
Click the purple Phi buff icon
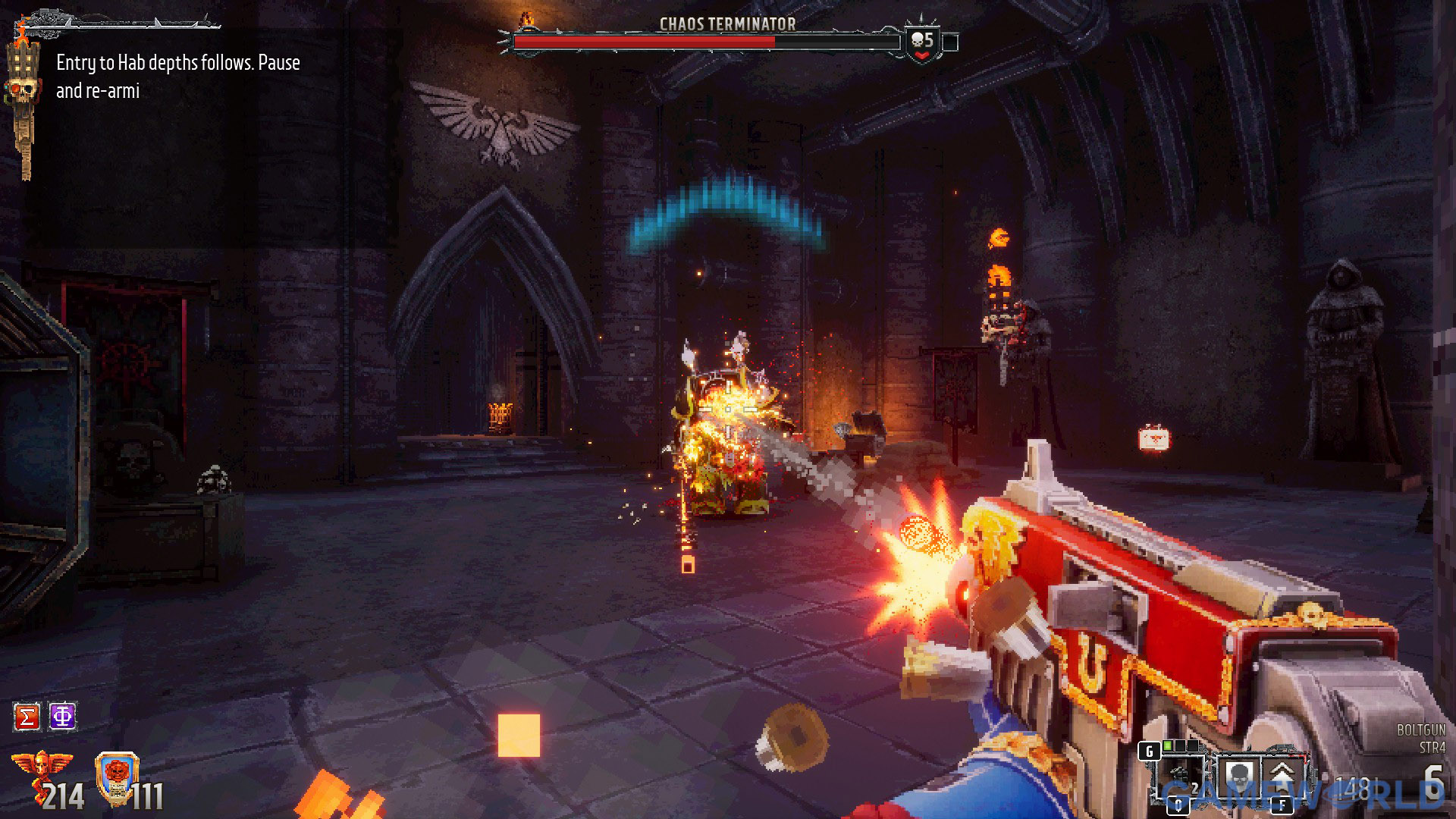tap(63, 717)
